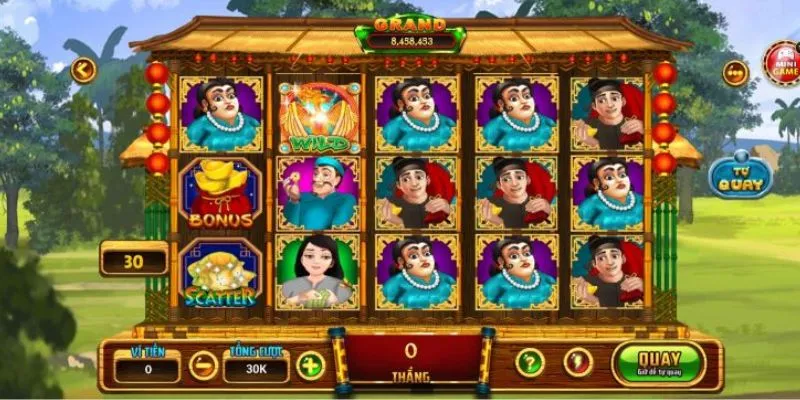
Task: Open the question mark help button
Action: coord(529,362)
